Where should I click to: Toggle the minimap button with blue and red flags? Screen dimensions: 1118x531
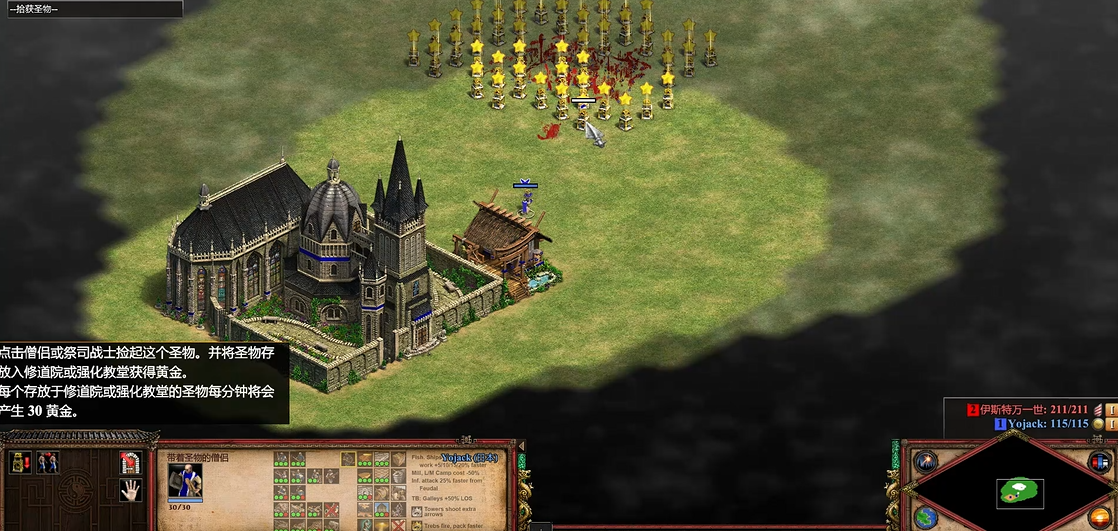pos(1099,462)
